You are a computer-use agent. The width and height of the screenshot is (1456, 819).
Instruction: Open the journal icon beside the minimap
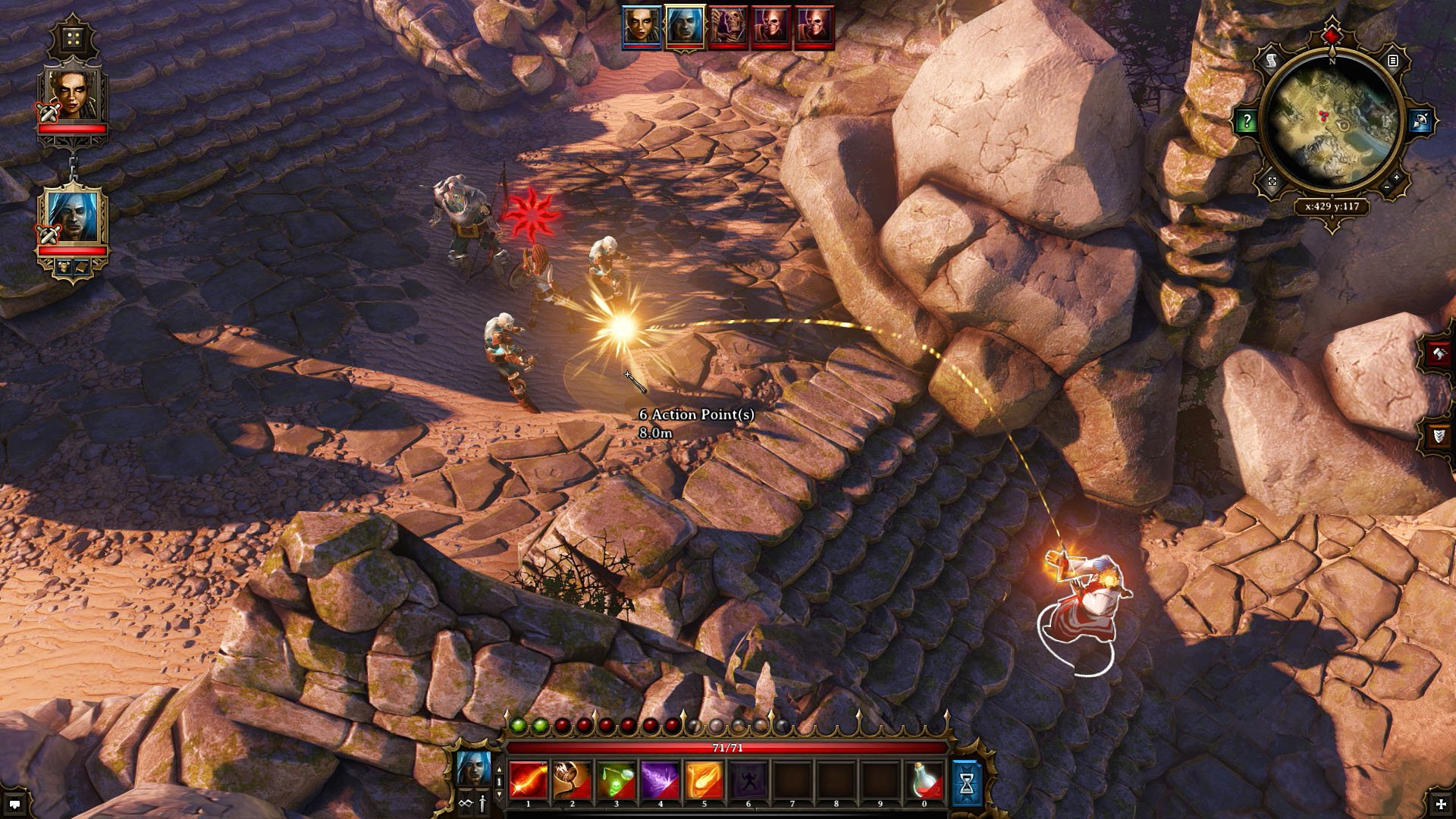[x=1394, y=60]
